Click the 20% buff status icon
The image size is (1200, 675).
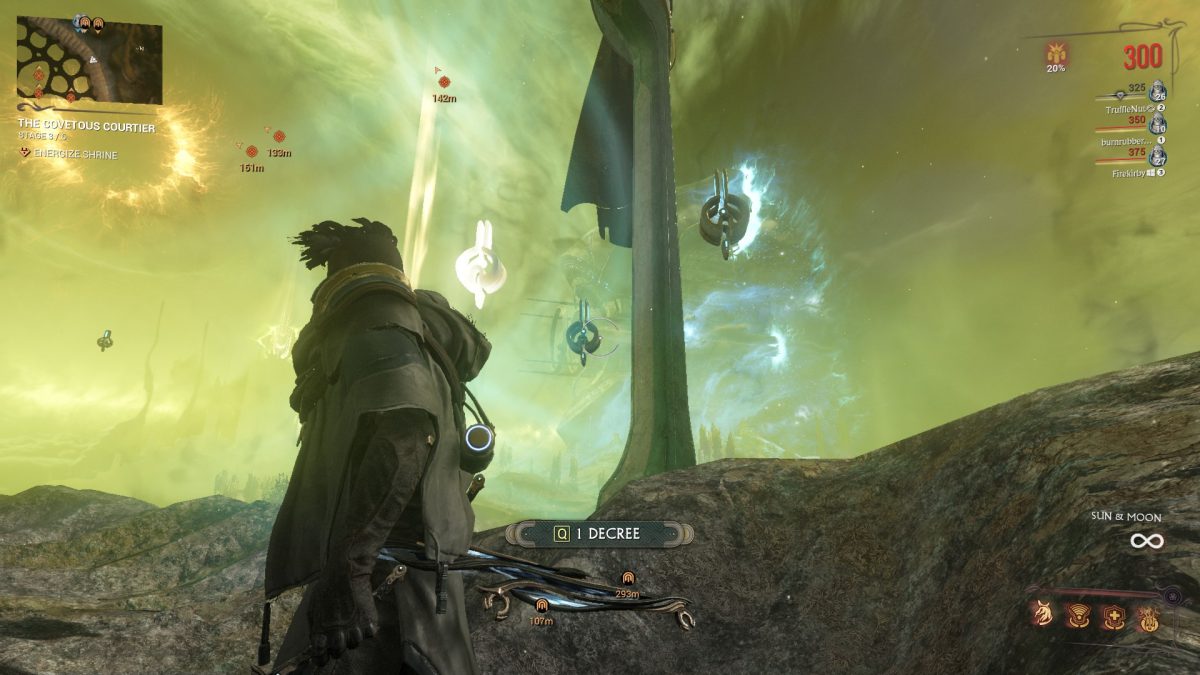click(1056, 53)
